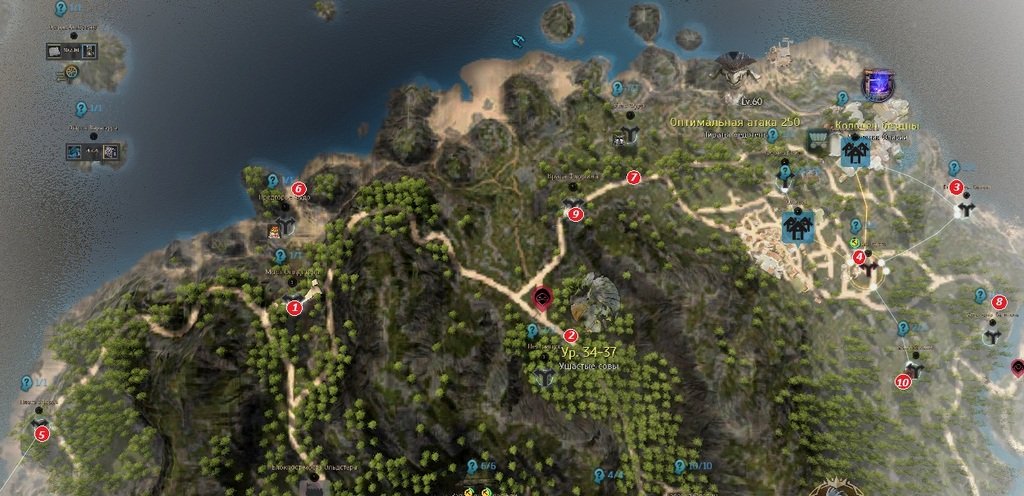The height and width of the screenshot is (496, 1024).
Task: Open the knowledge question mark above marker 6
Action: (272, 181)
